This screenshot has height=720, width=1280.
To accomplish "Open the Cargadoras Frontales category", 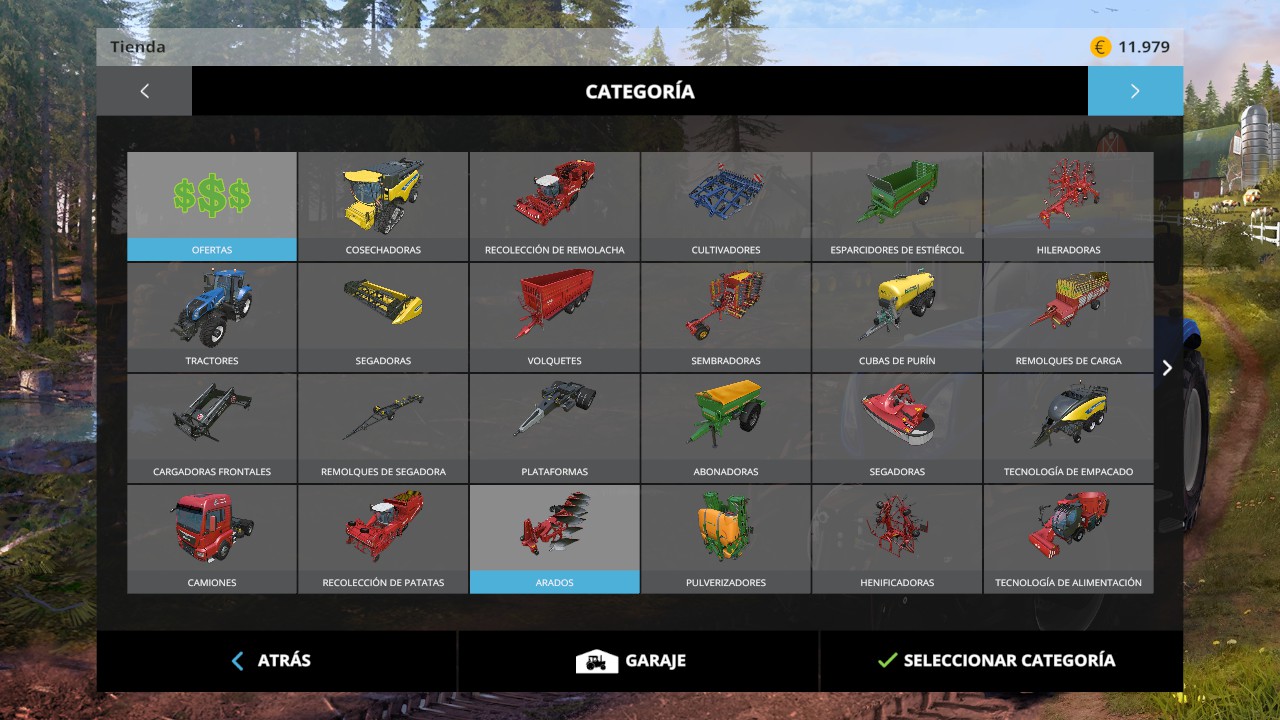I will (212, 428).
